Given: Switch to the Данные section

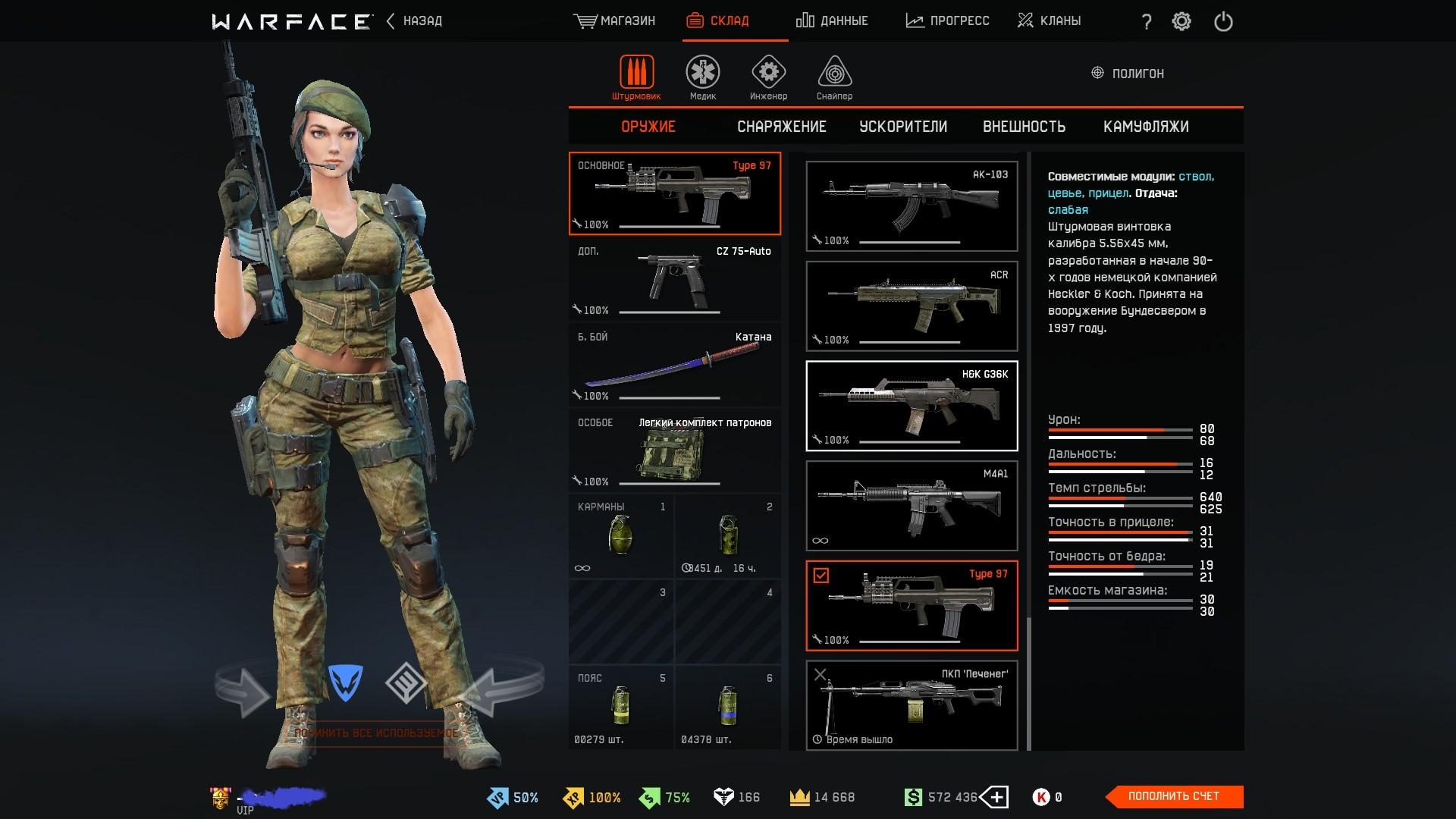Looking at the screenshot, I should point(832,21).
